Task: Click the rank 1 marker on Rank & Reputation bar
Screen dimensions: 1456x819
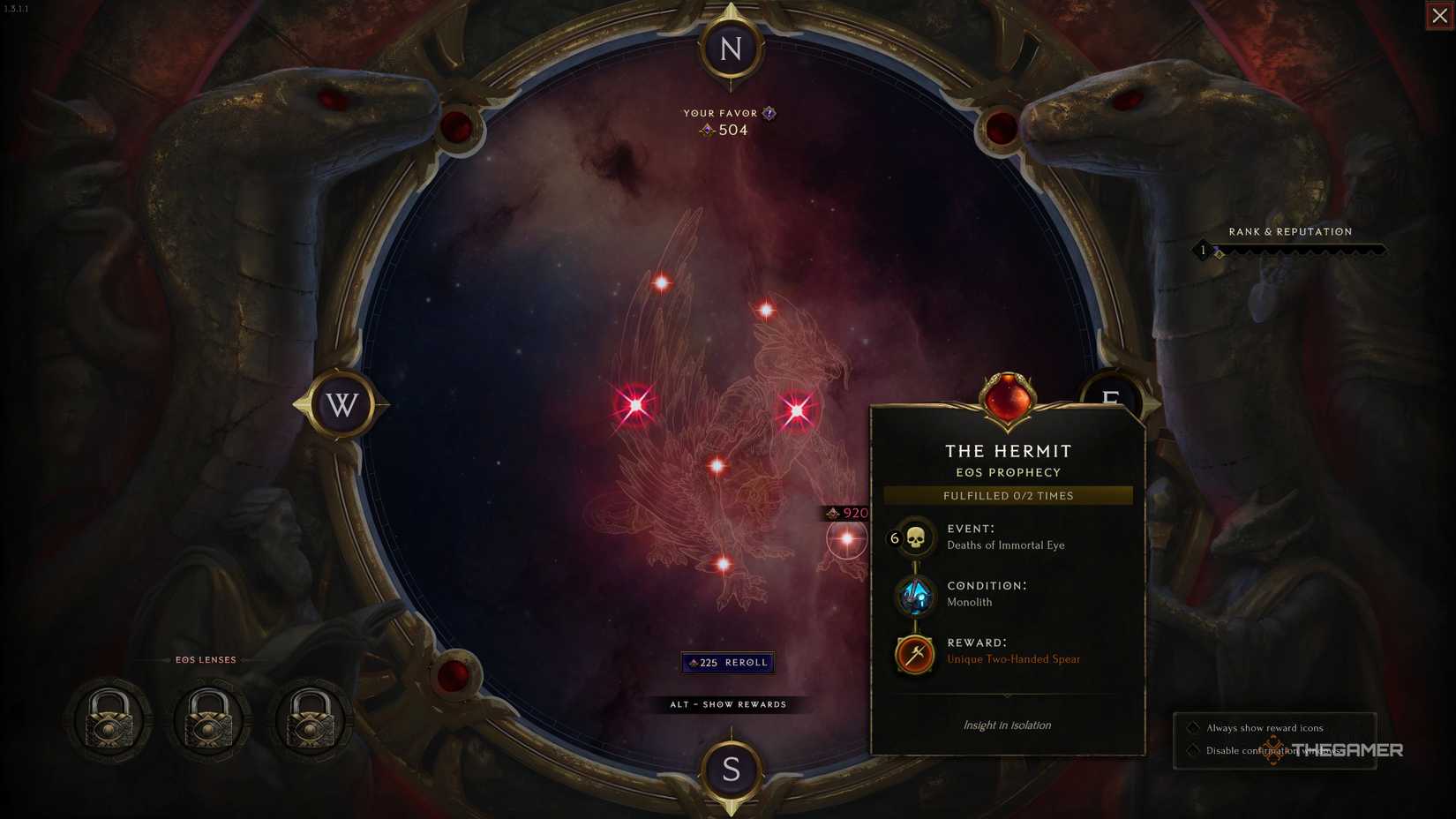Action: click(x=1201, y=250)
